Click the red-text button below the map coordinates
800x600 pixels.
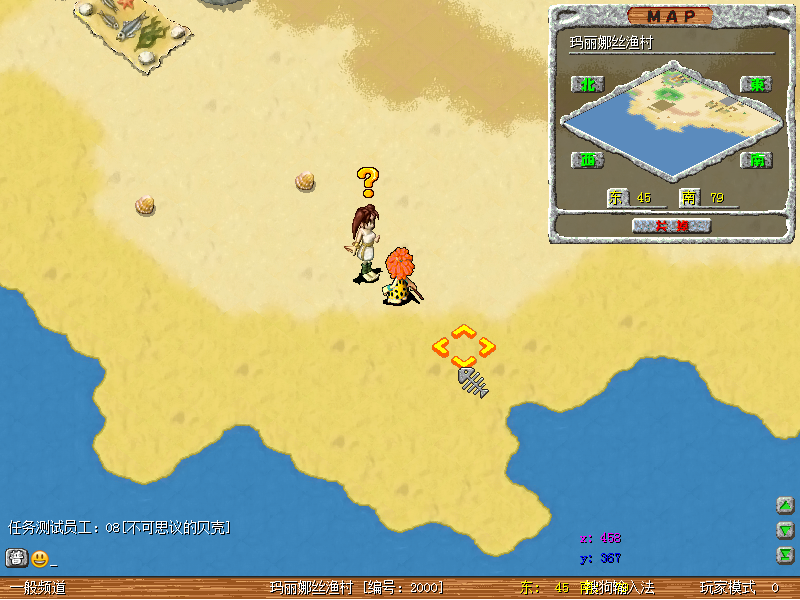tap(671, 226)
